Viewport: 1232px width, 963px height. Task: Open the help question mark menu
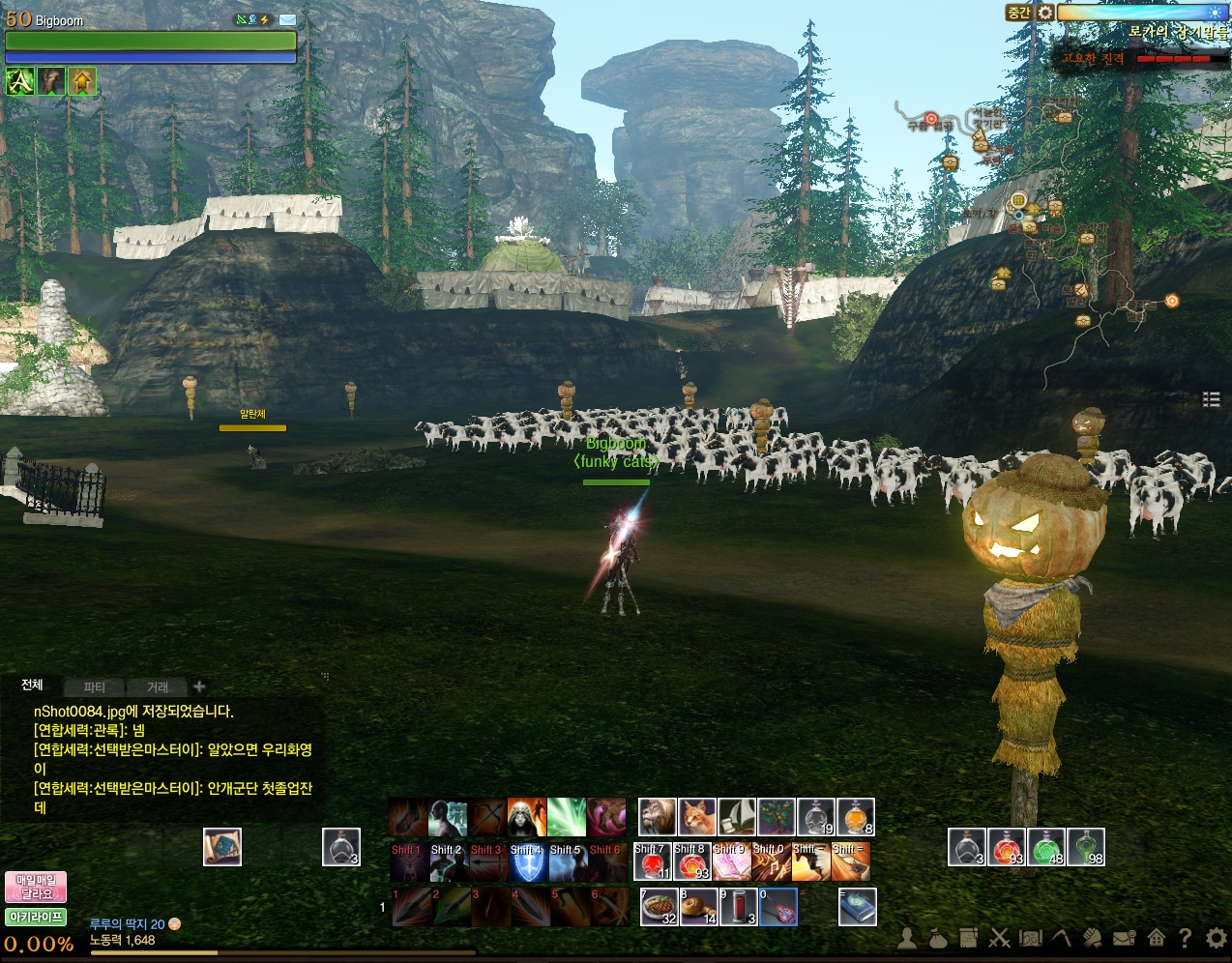[1186, 937]
